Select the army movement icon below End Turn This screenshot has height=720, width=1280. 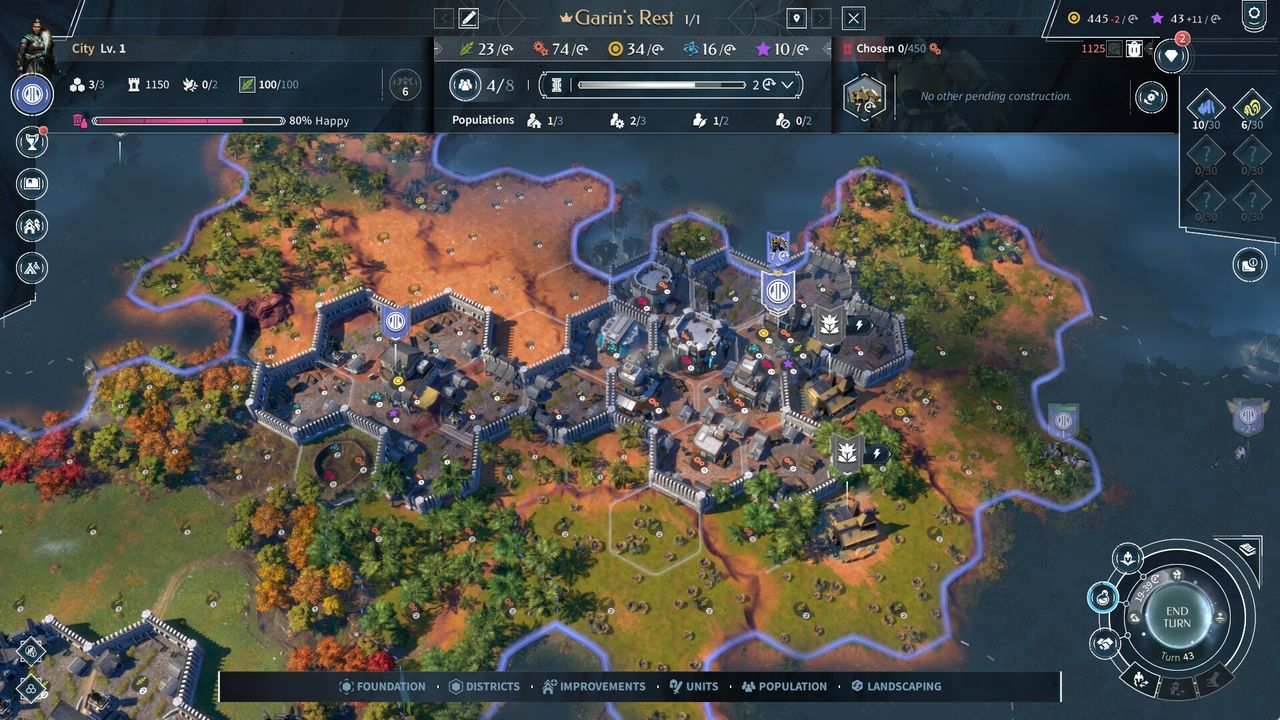(1141, 679)
